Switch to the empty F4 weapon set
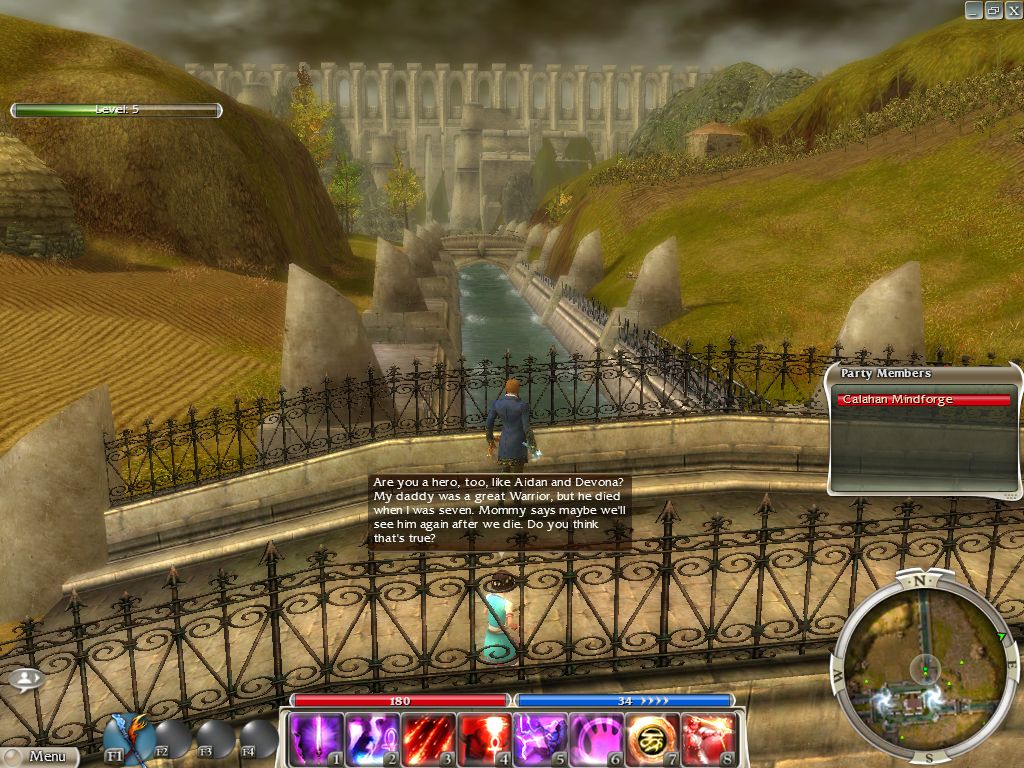 point(257,739)
